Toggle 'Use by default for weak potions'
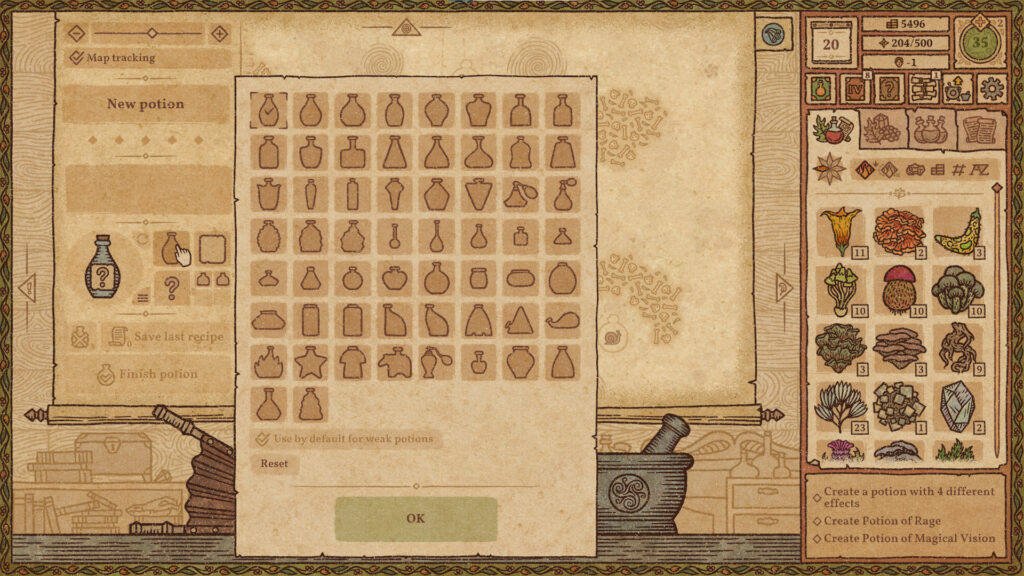 tap(262, 439)
